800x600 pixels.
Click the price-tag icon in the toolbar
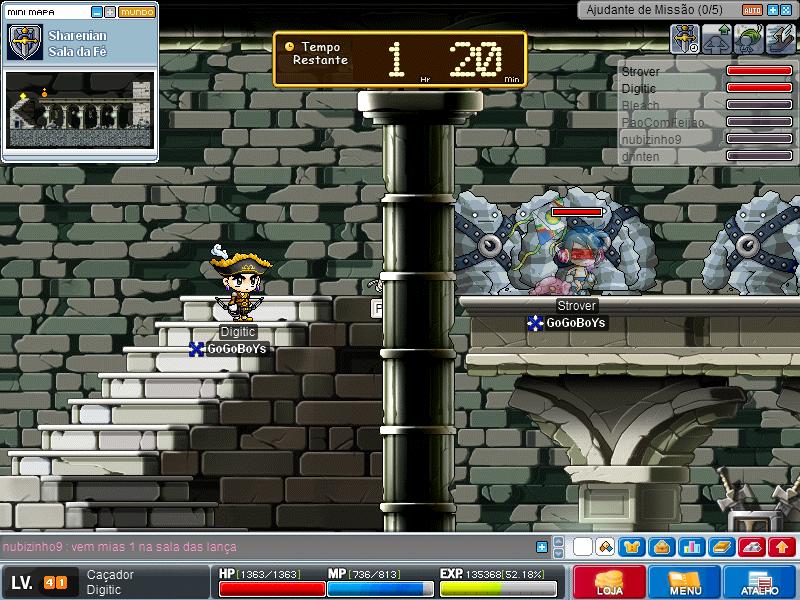(x=605, y=547)
